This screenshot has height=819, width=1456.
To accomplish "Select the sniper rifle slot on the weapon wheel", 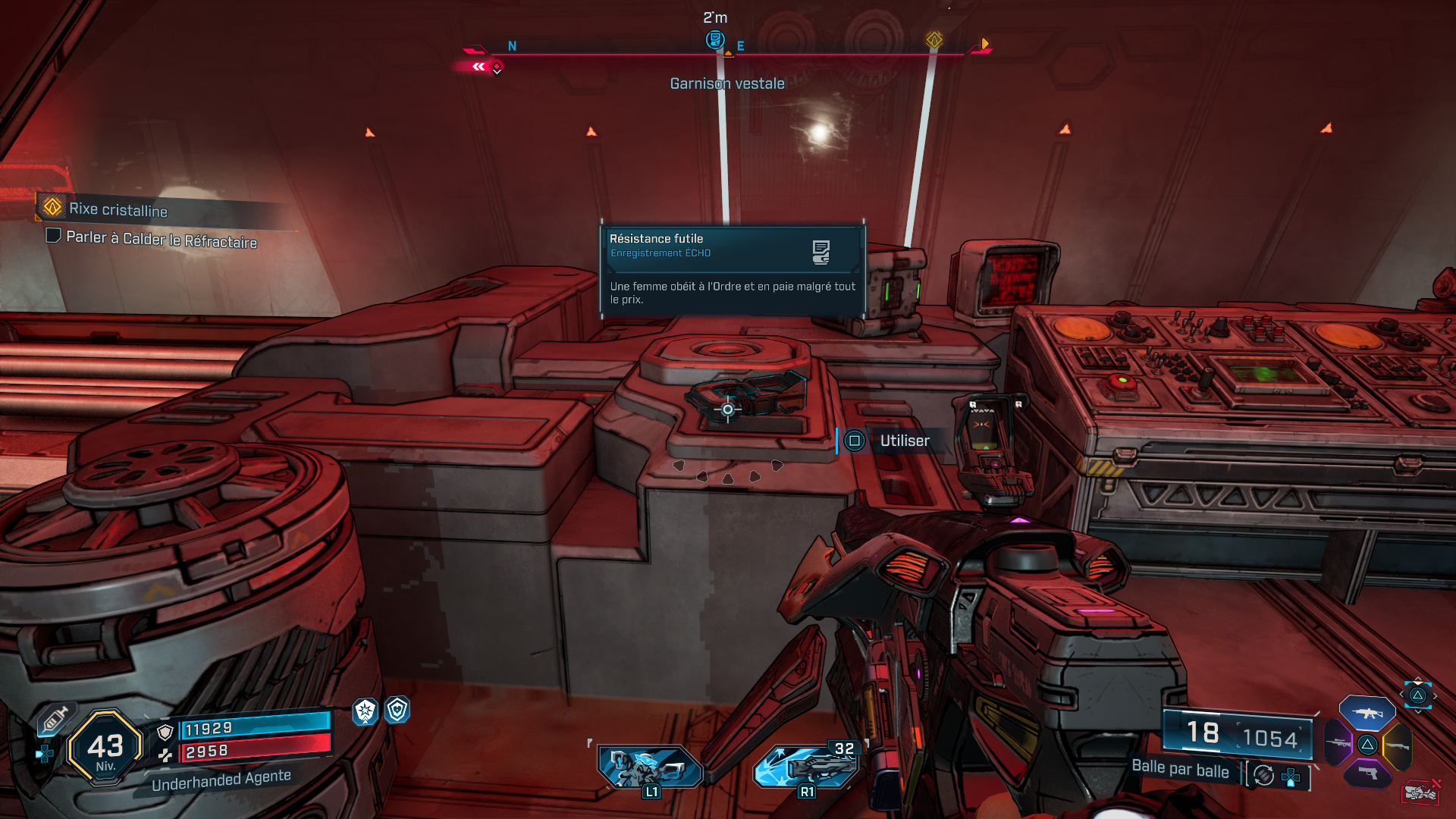I will (1338, 743).
